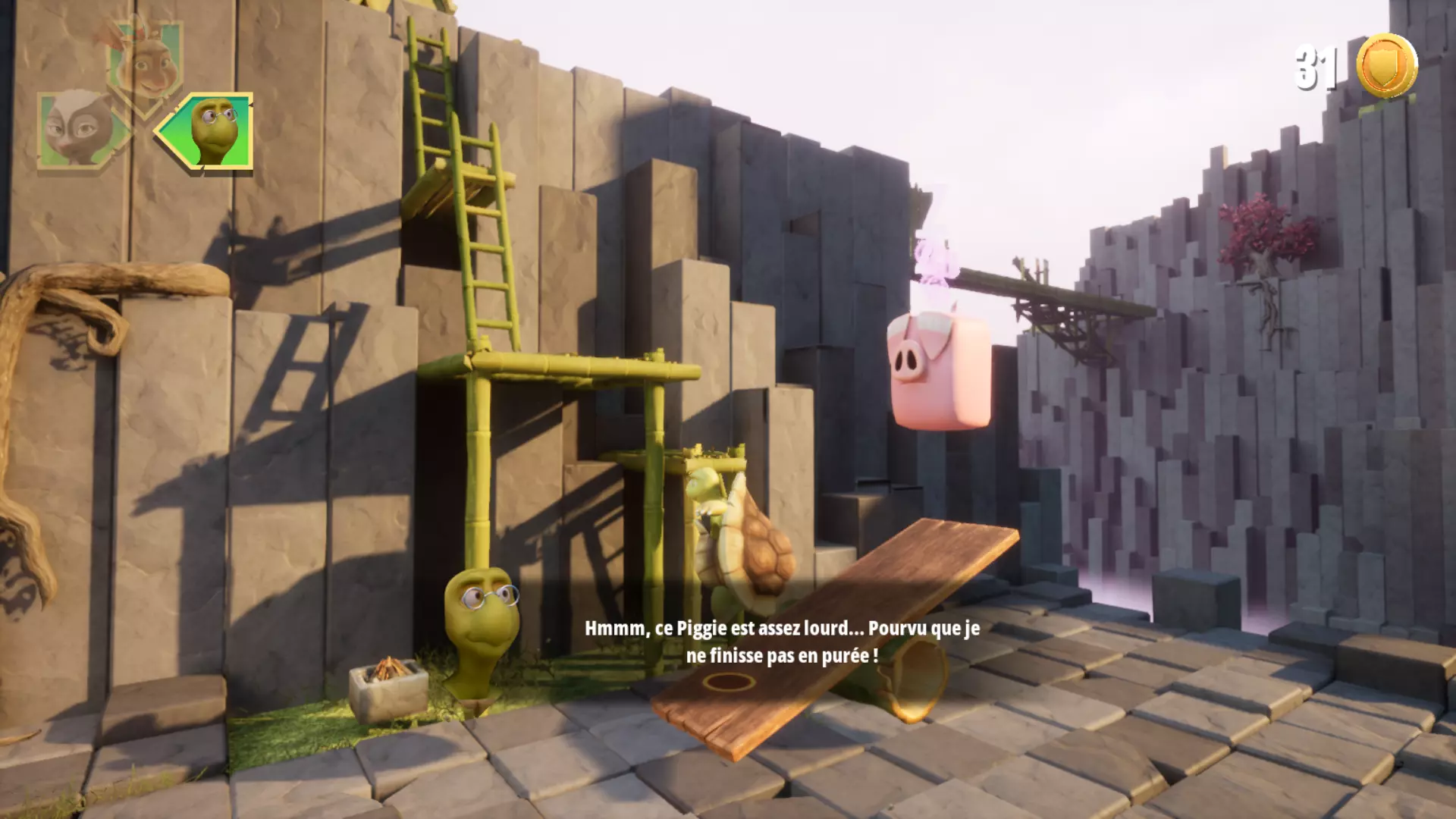Select the turtle with glasses portrait
The image size is (1456, 819).
tap(212, 130)
